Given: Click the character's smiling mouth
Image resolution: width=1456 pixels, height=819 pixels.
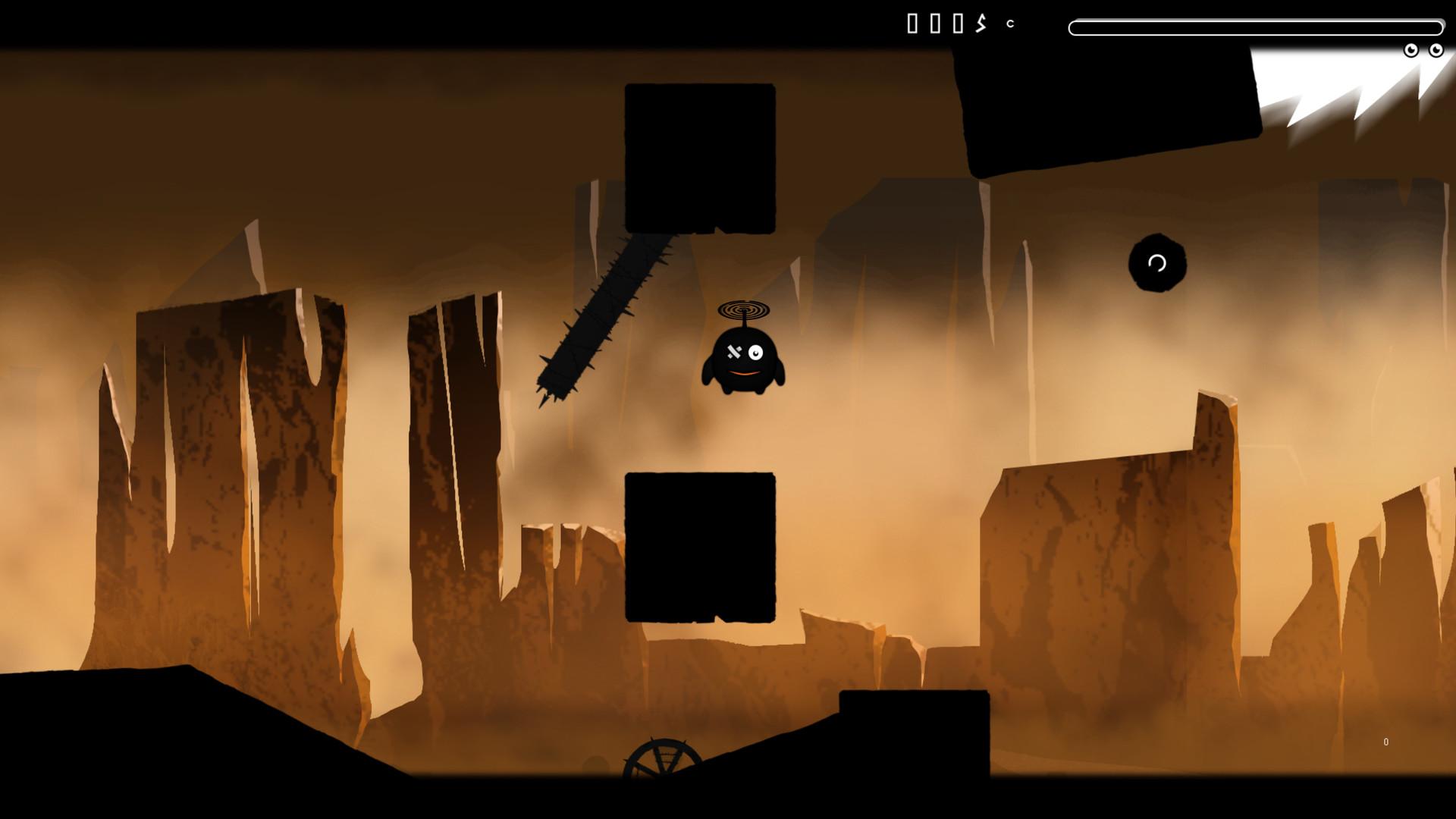Looking at the screenshot, I should [745, 373].
